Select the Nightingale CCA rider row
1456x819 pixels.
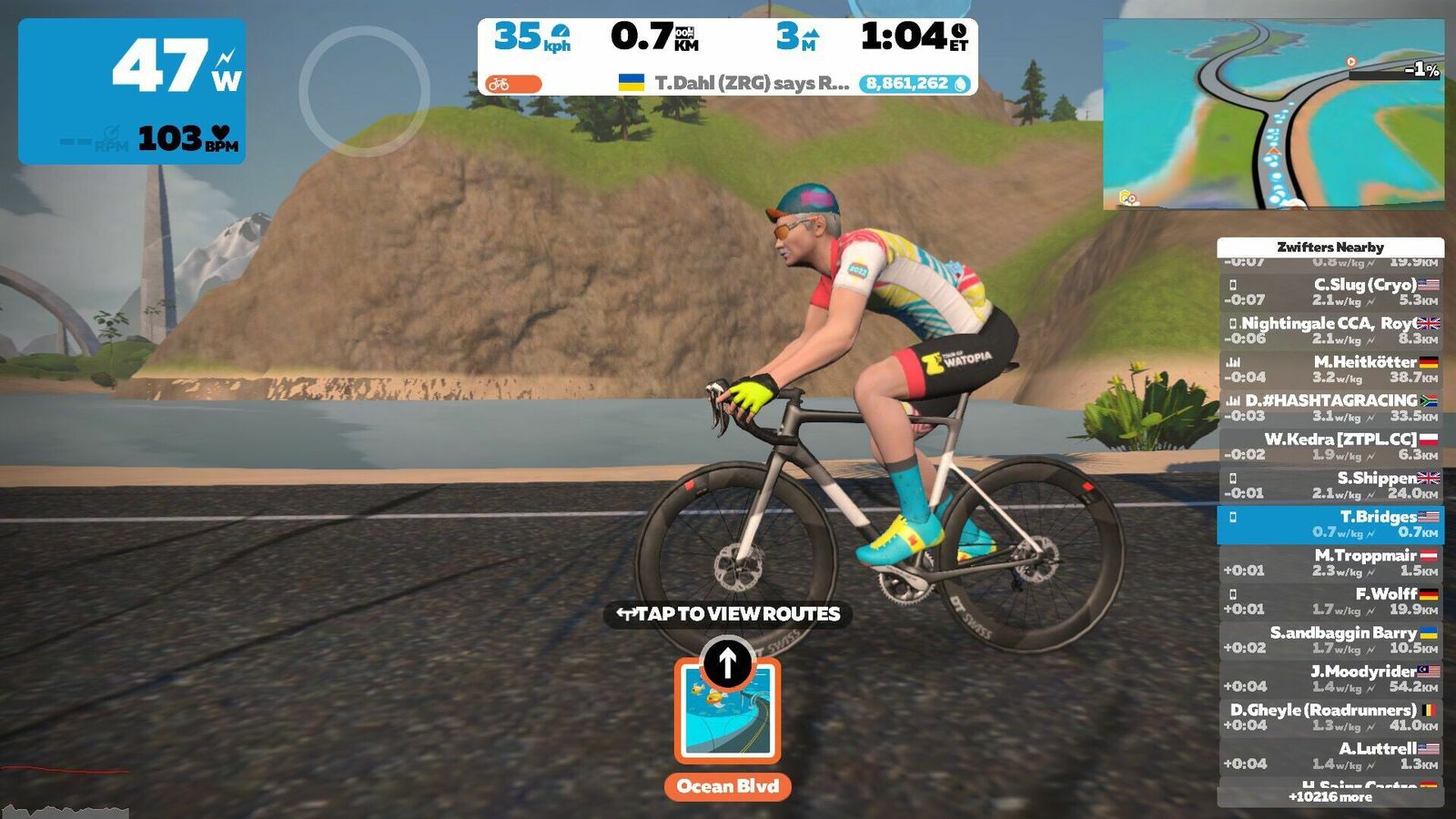point(1330,329)
